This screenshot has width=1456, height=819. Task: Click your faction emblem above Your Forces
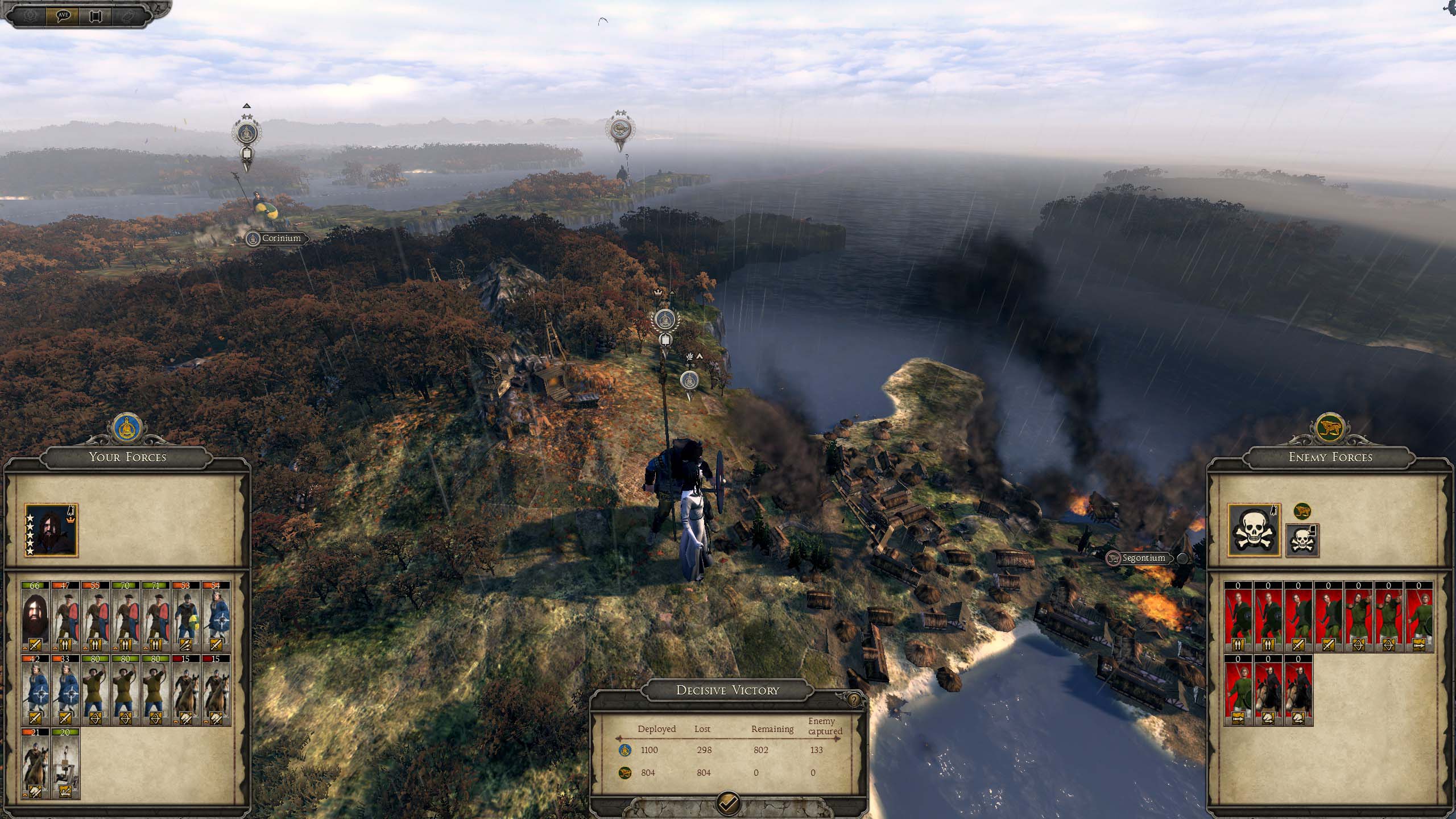[127, 429]
